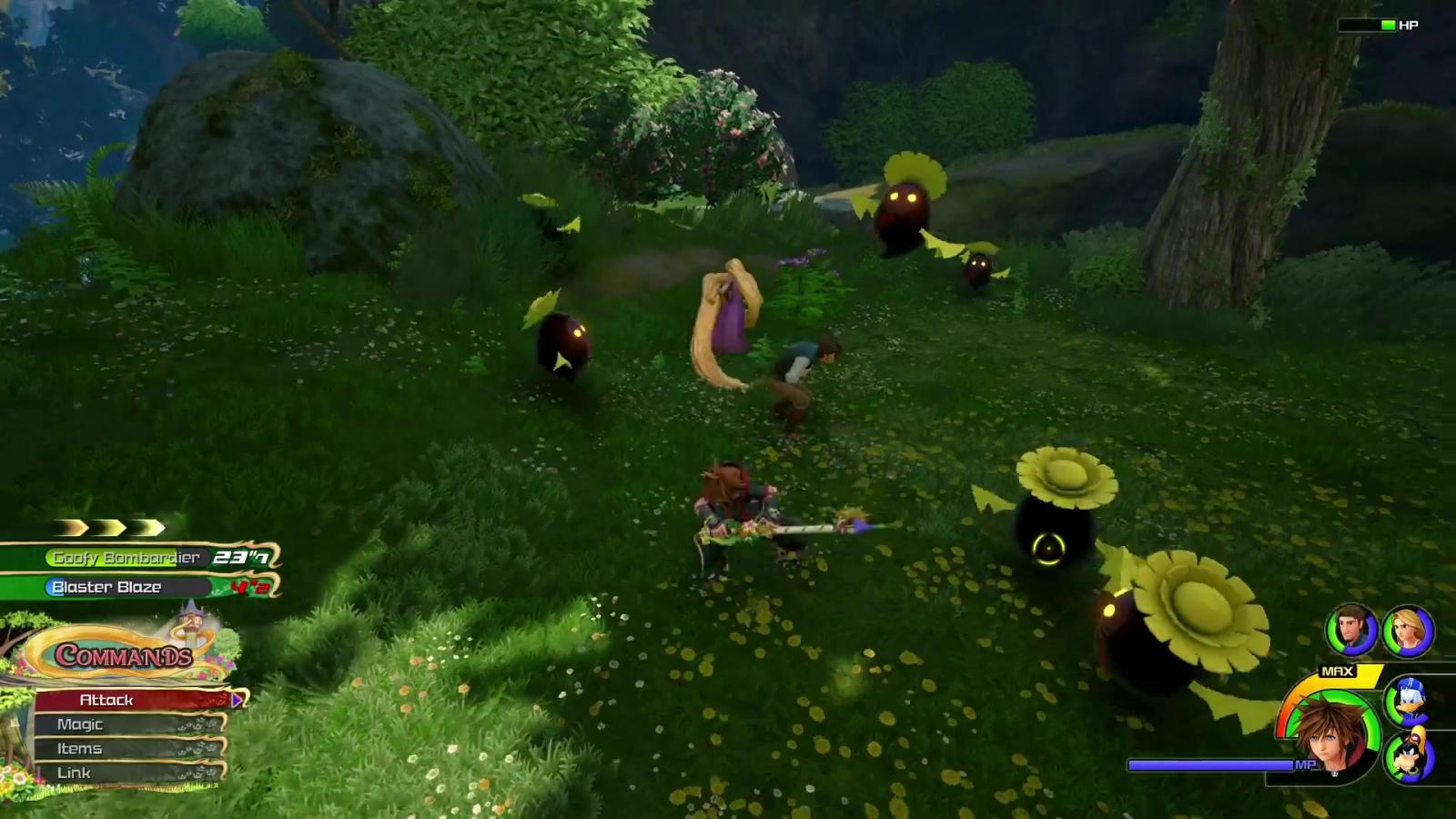Select the Link command
Image resolution: width=1456 pixels, height=819 pixels.
[x=126, y=773]
